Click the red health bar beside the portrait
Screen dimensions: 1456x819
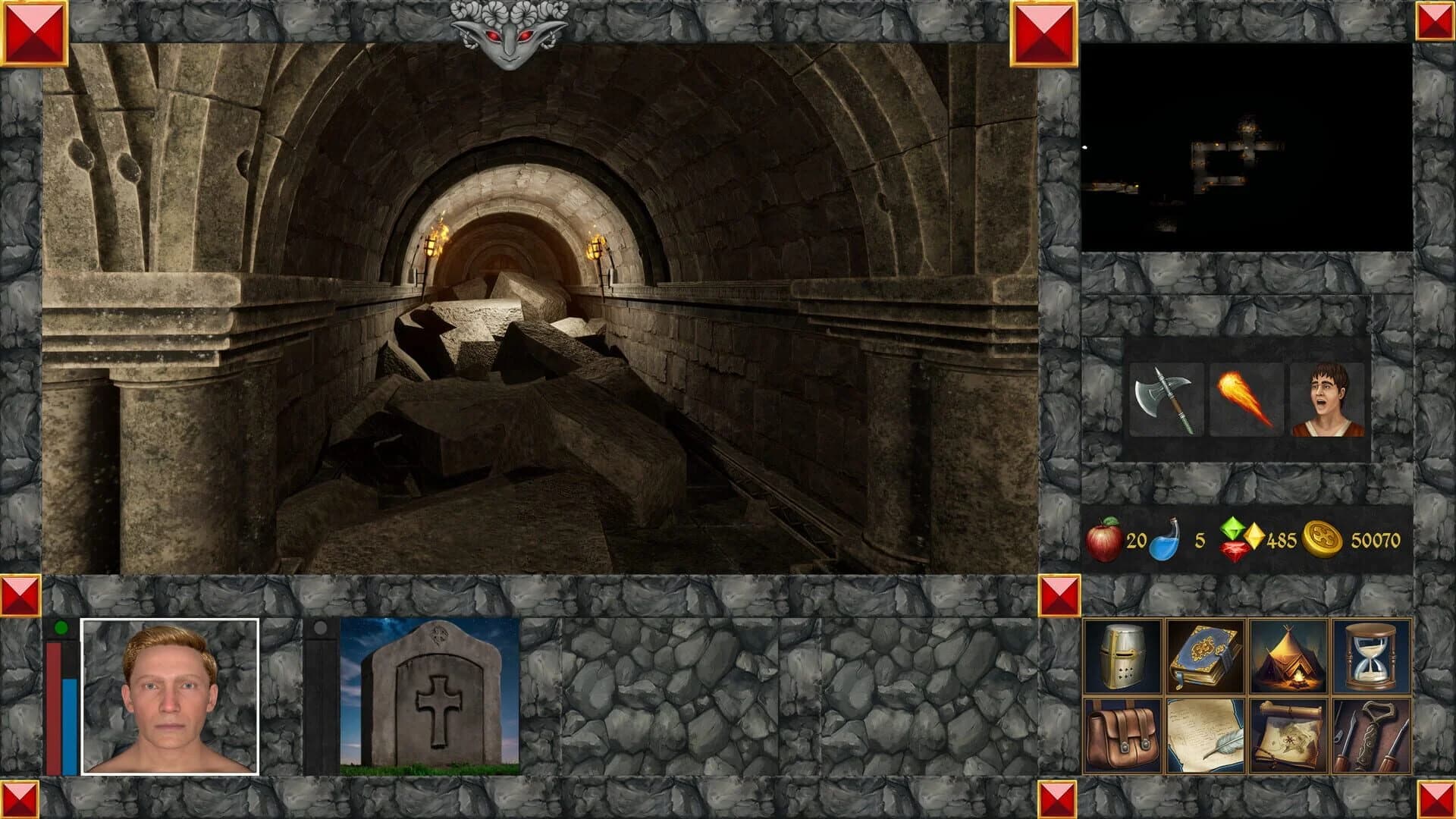(52, 705)
